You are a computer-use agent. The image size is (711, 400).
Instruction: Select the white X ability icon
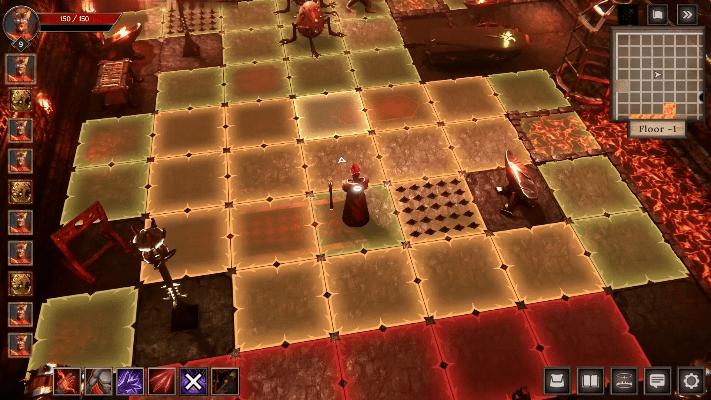tap(193, 381)
